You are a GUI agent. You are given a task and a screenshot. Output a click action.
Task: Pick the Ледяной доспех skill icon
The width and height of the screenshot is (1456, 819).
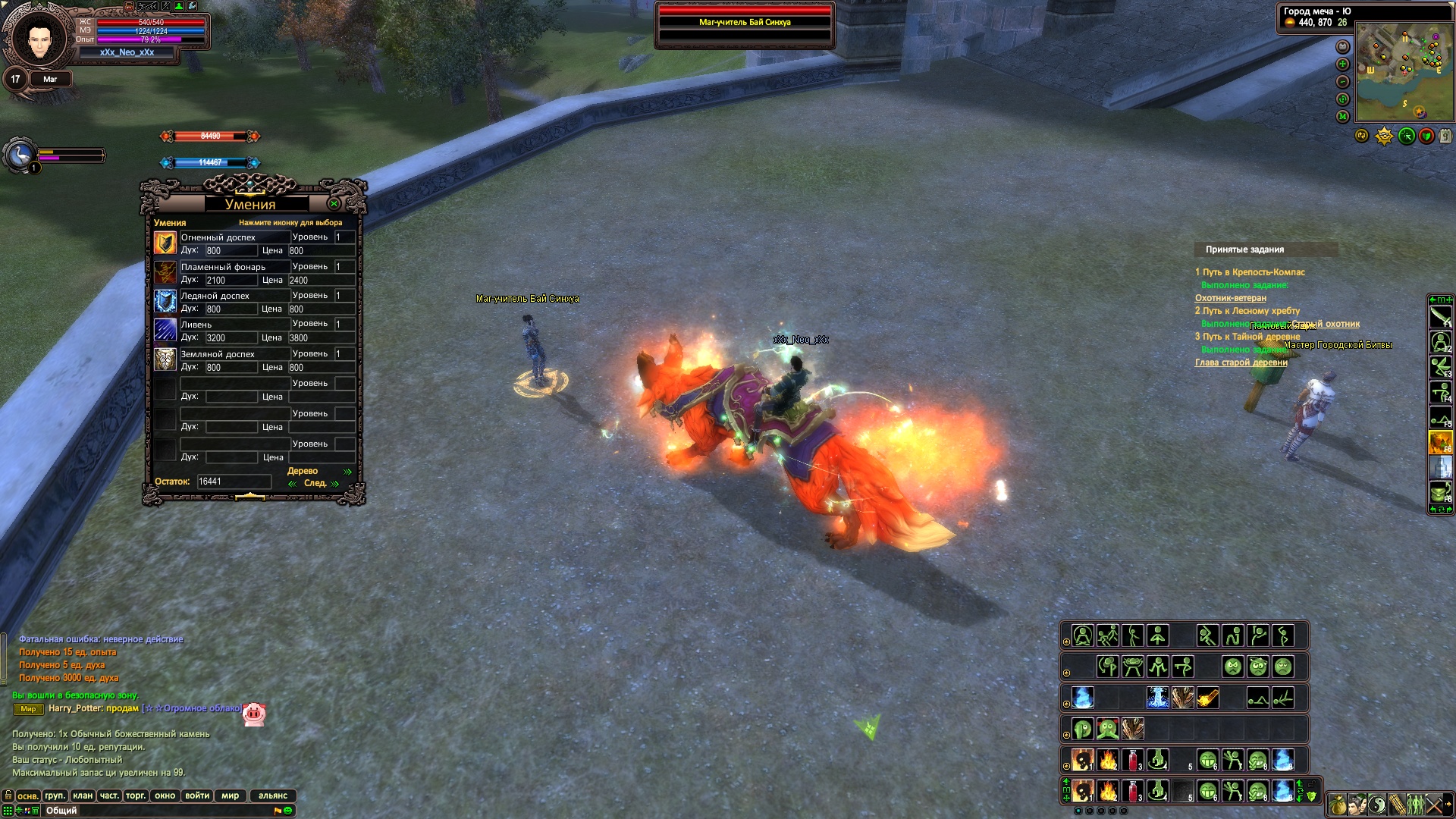click(x=165, y=302)
